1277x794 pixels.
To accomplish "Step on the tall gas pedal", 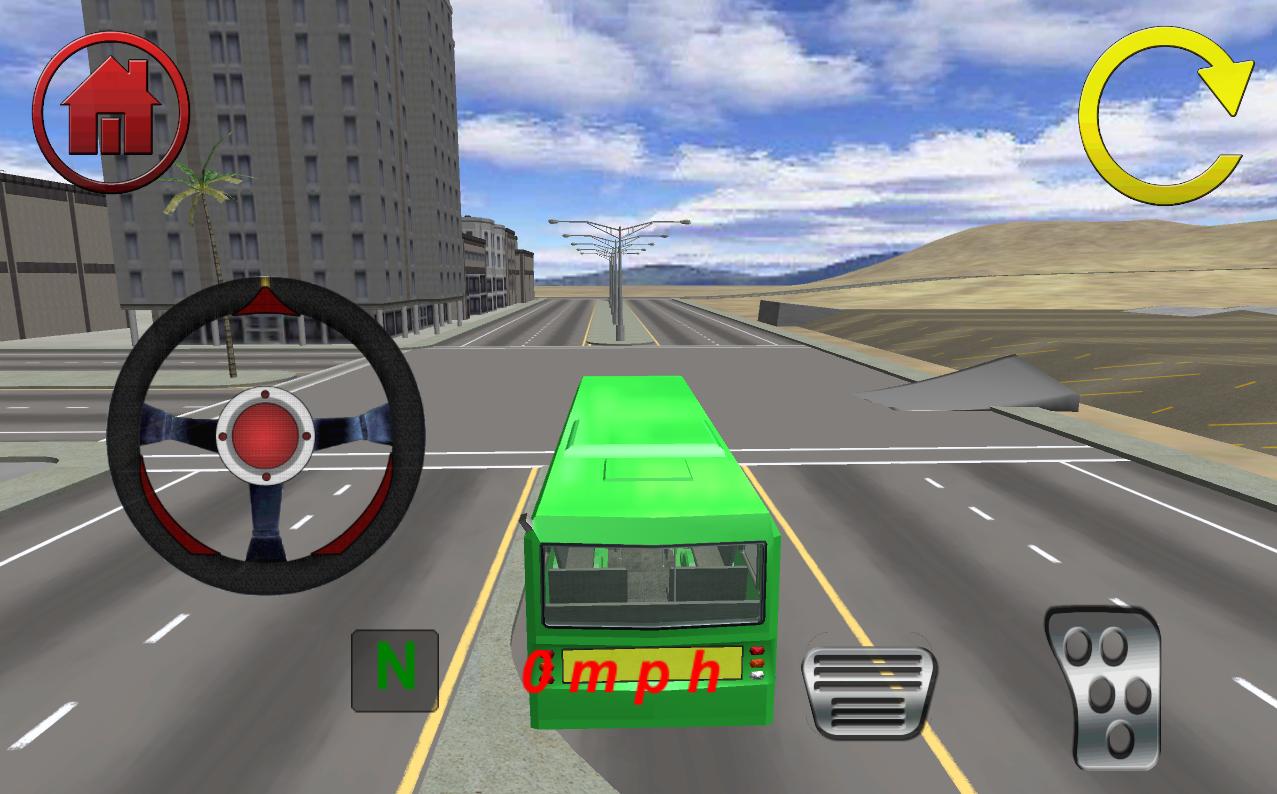I will pos(1103,689).
